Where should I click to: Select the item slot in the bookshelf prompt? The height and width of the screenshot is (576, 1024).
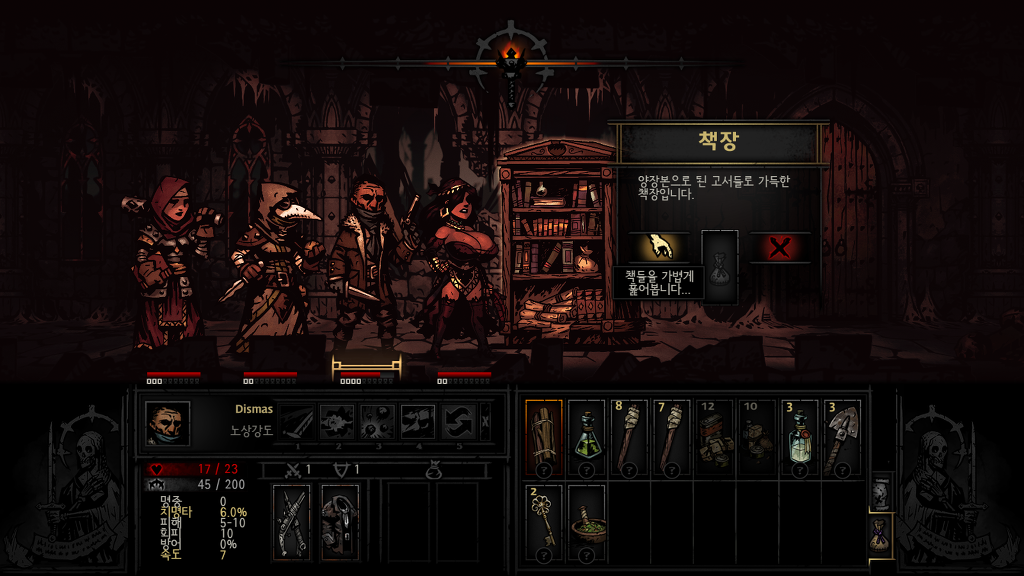click(720, 263)
